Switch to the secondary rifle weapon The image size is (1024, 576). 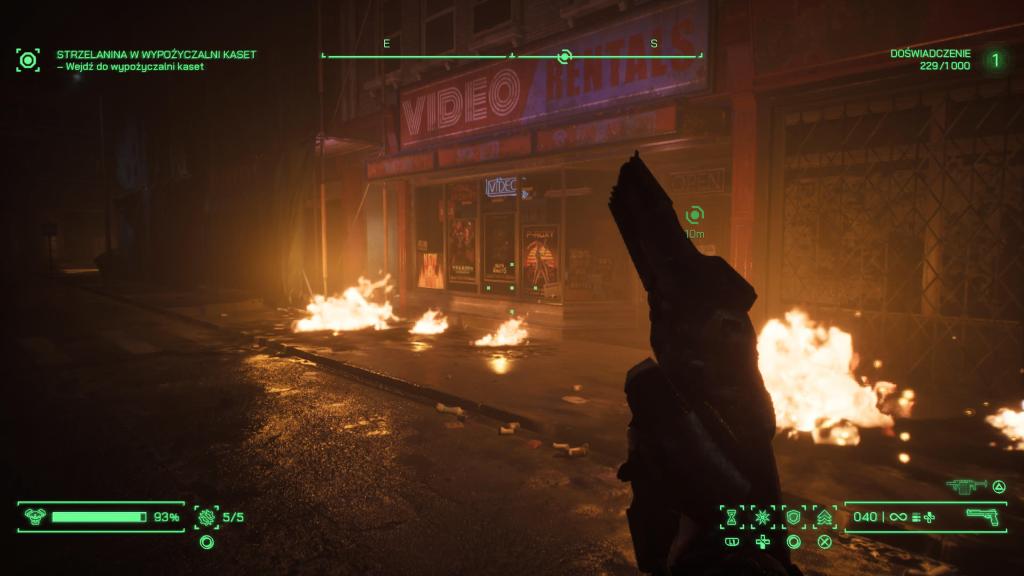coord(967,486)
